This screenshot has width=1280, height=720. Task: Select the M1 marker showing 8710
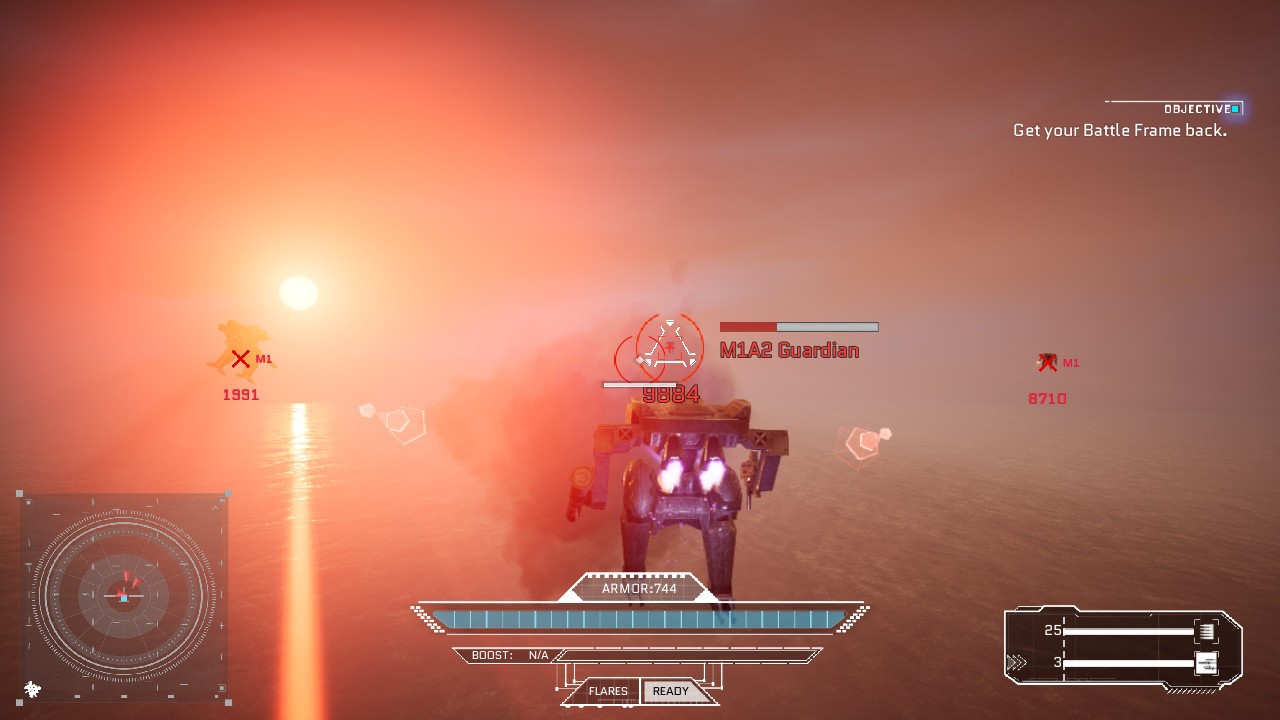click(1047, 363)
